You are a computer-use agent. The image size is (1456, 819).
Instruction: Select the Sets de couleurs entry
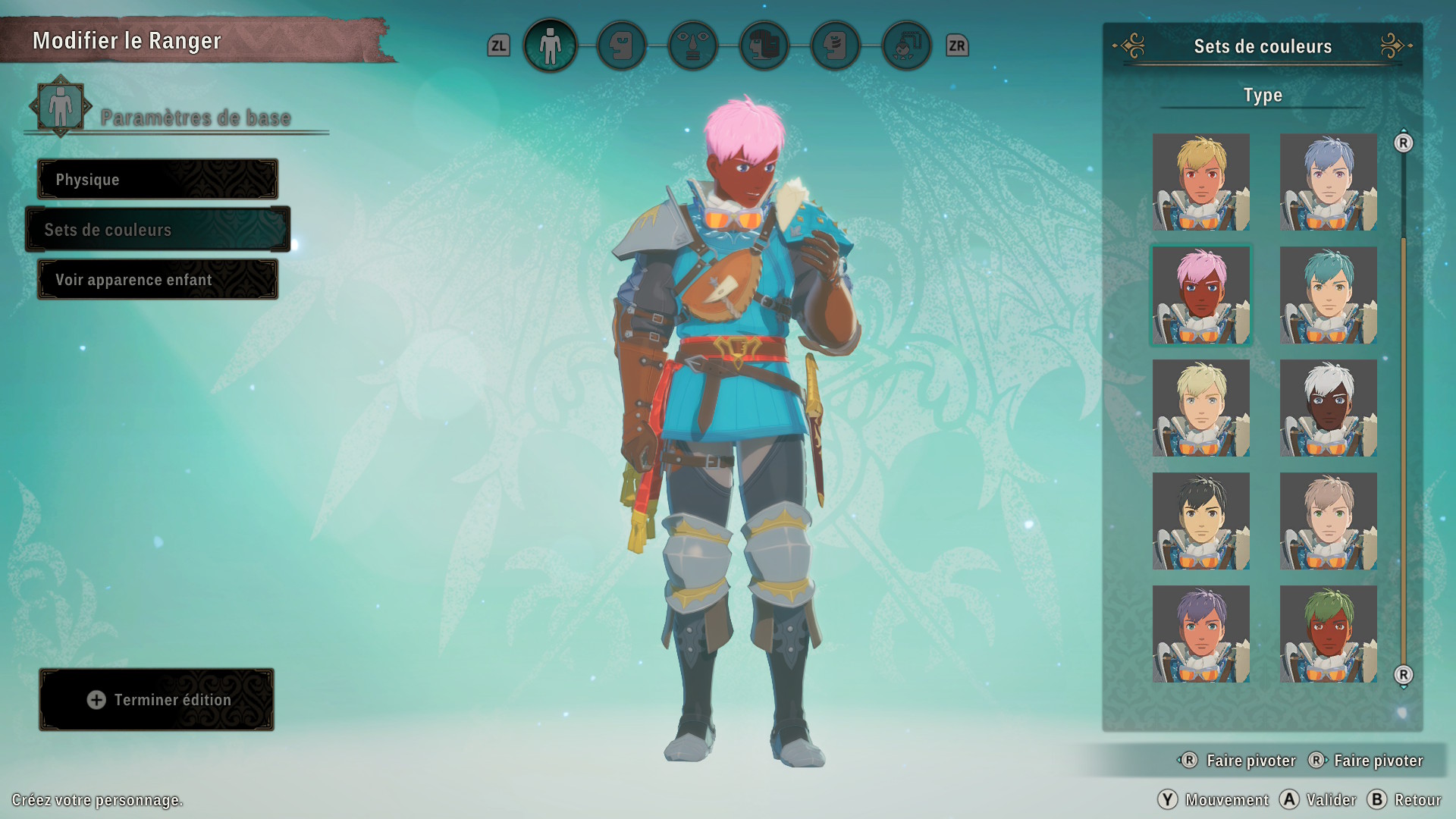point(158,230)
